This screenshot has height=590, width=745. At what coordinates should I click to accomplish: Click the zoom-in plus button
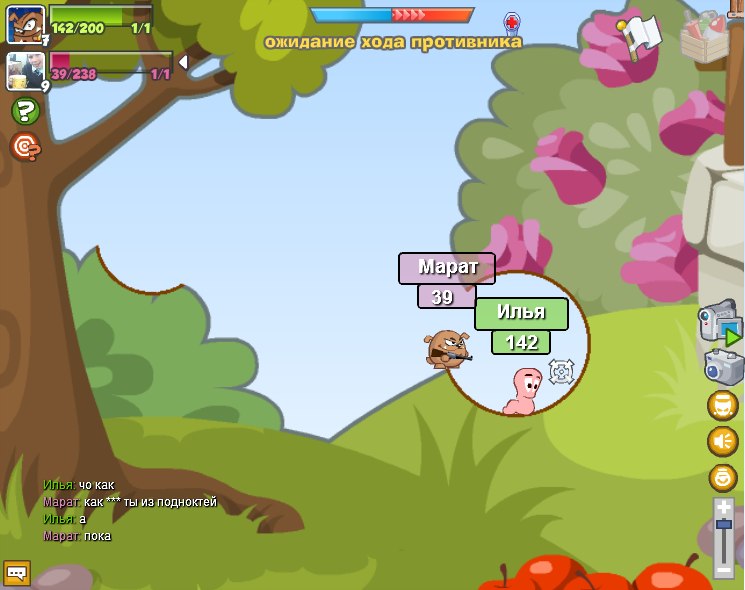724,508
